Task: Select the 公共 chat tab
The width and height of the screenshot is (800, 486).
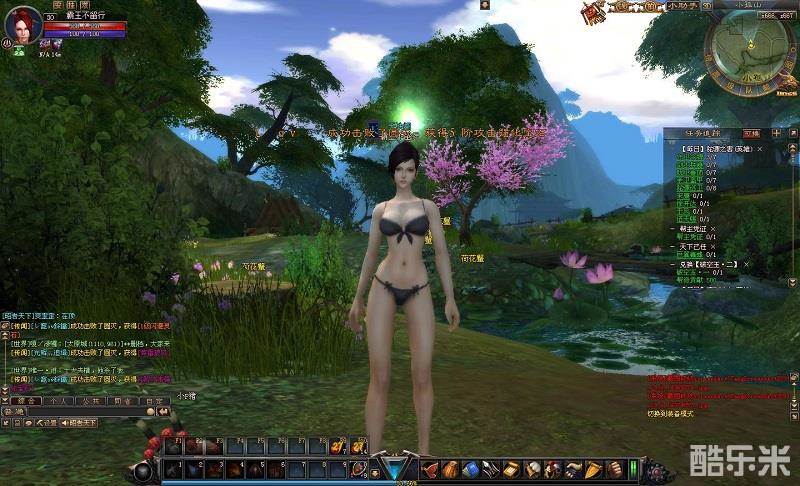Action: (89, 400)
